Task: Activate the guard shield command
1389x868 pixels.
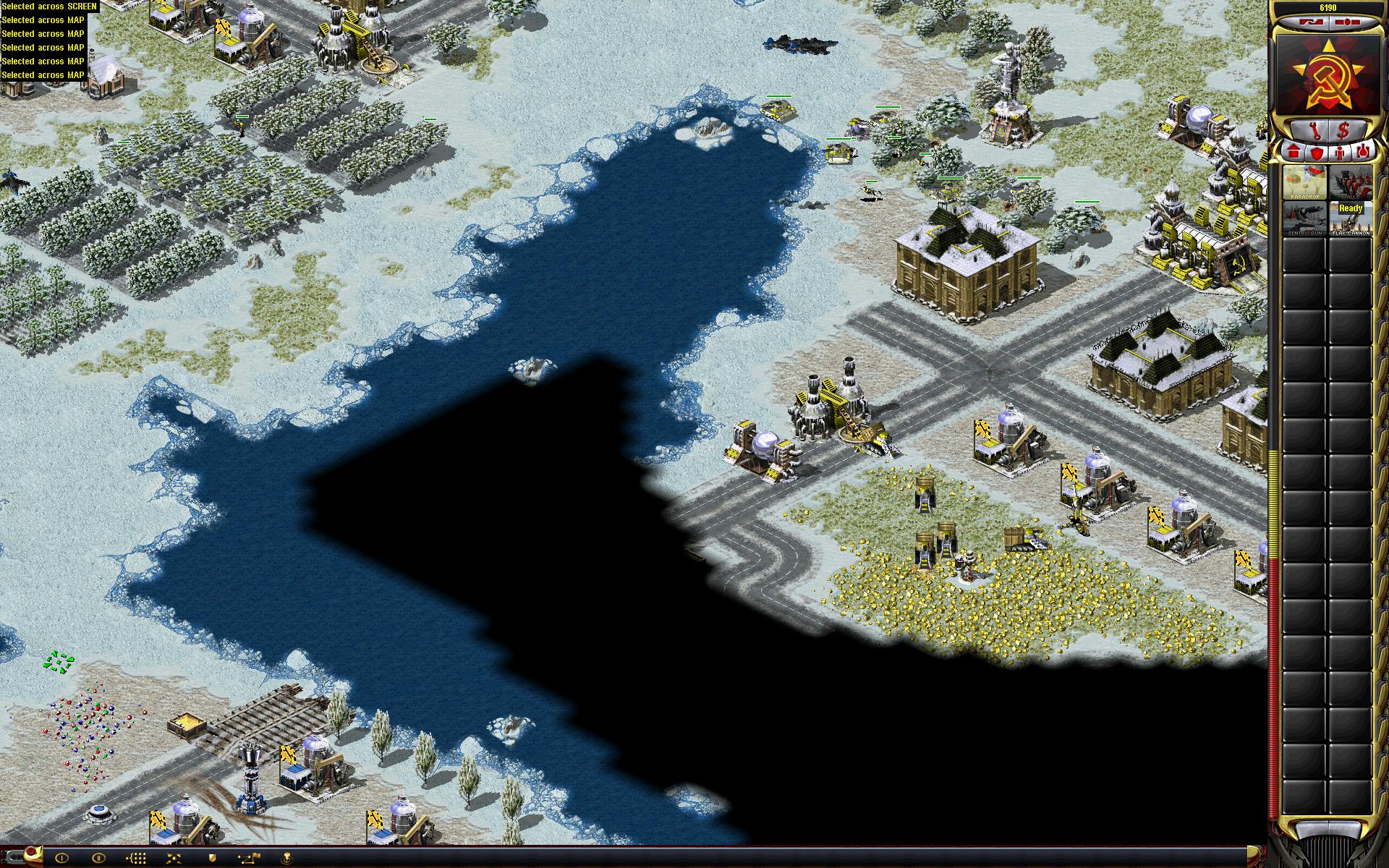Action: (212, 857)
